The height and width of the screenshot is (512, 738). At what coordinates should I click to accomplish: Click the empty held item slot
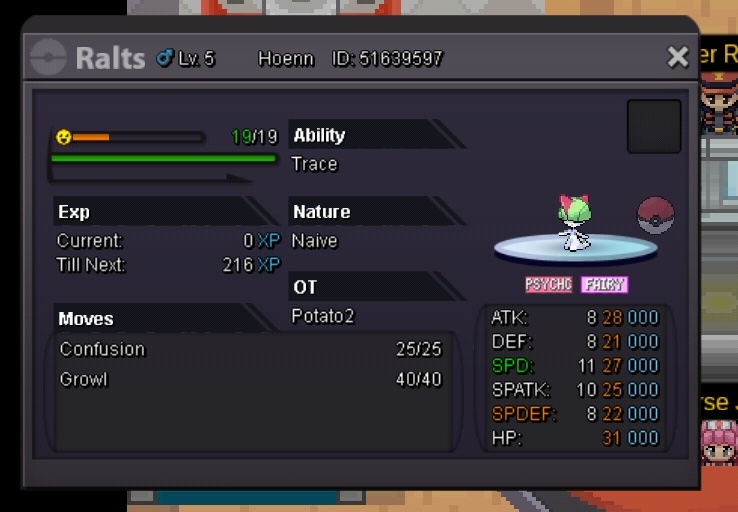(x=654, y=126)
